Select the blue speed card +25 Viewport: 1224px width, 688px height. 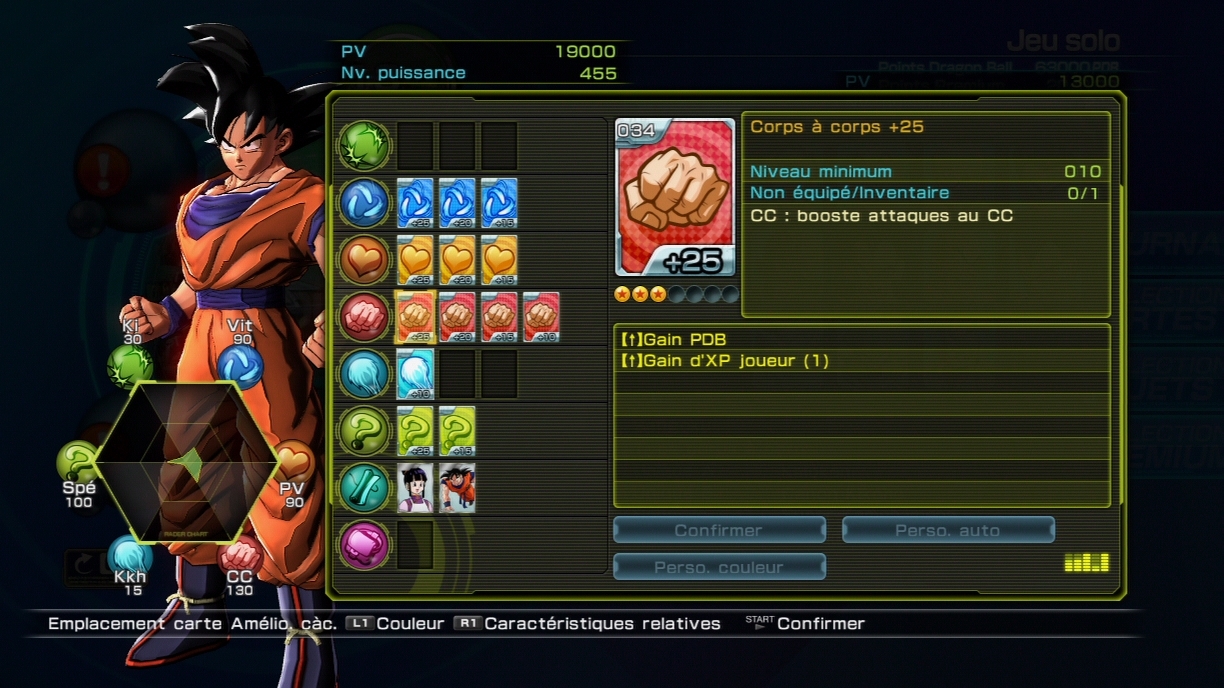click(415, 203)
